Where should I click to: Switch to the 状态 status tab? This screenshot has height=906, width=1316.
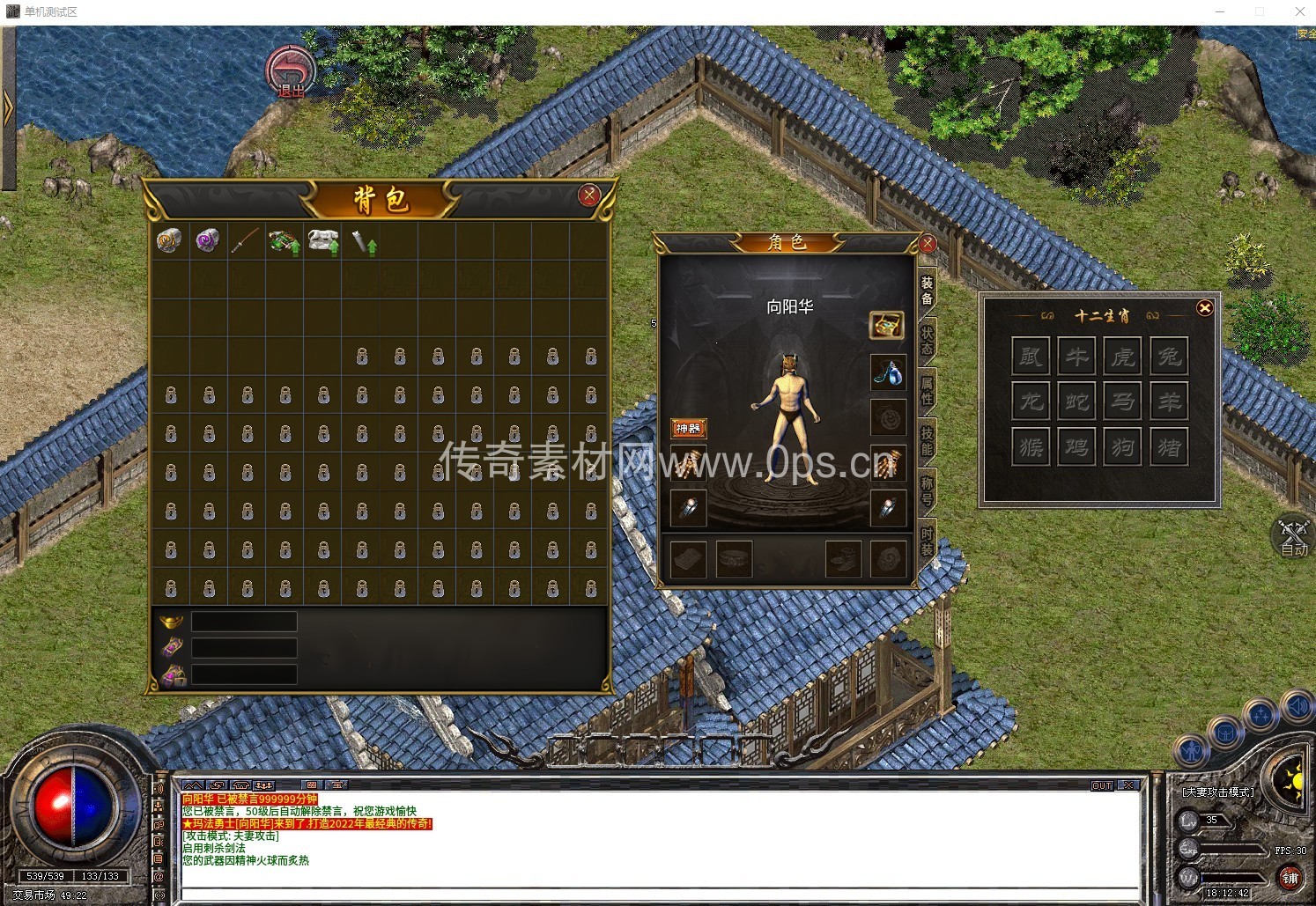(928, 341)
